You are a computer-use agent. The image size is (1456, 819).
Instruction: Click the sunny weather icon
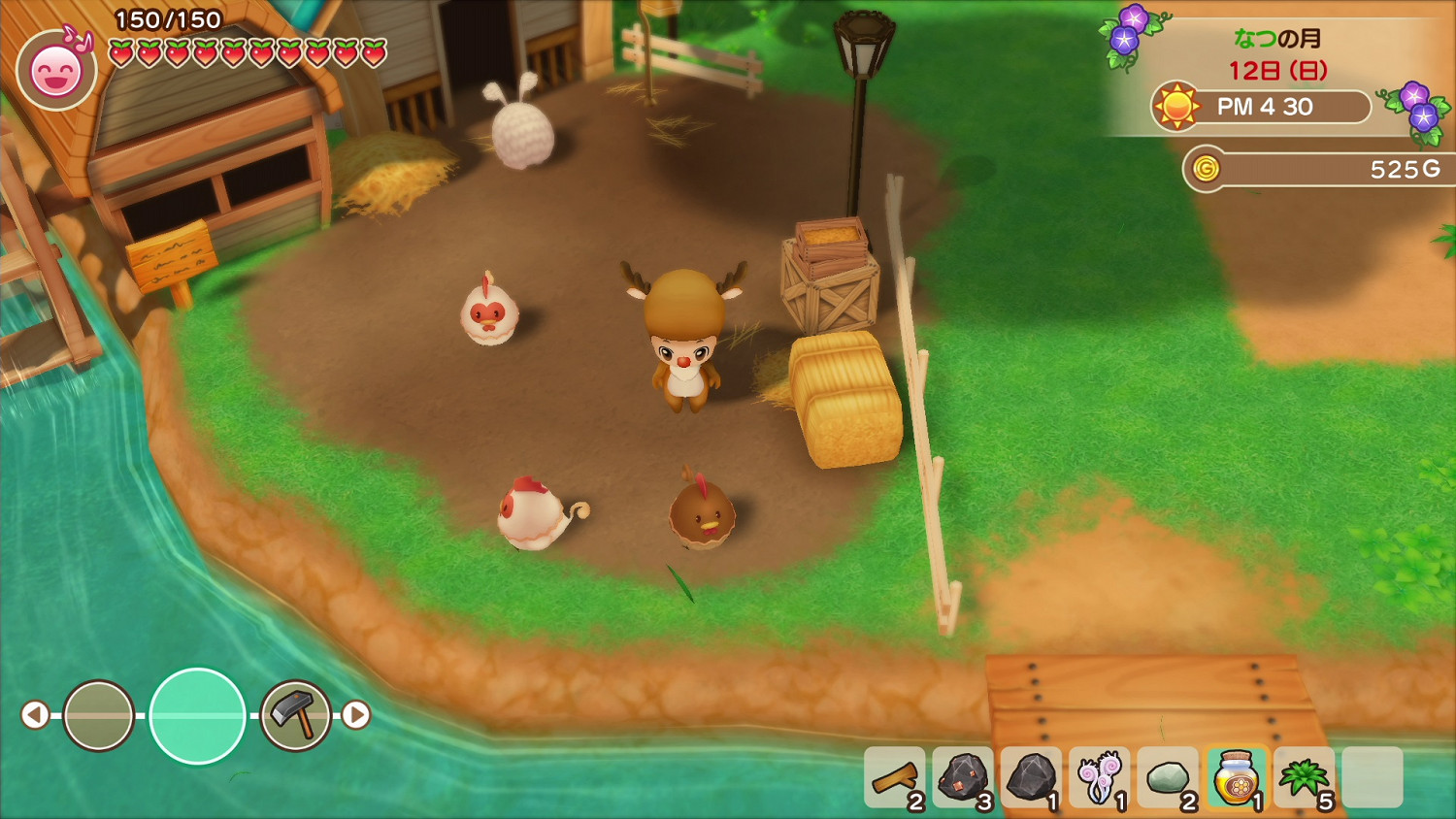[x=1176, y=107]
